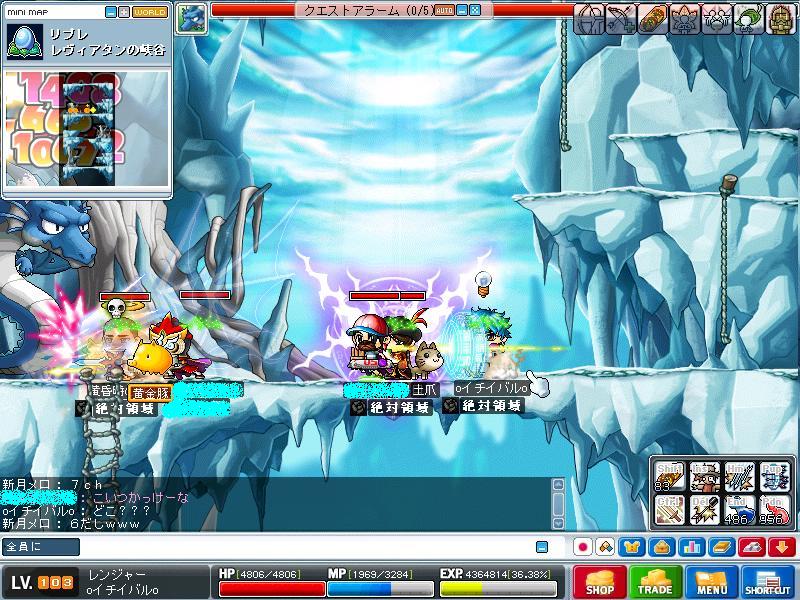Screen dimensions: 800x600
Task: Minimize the mini map window
Action: (111, 12)
